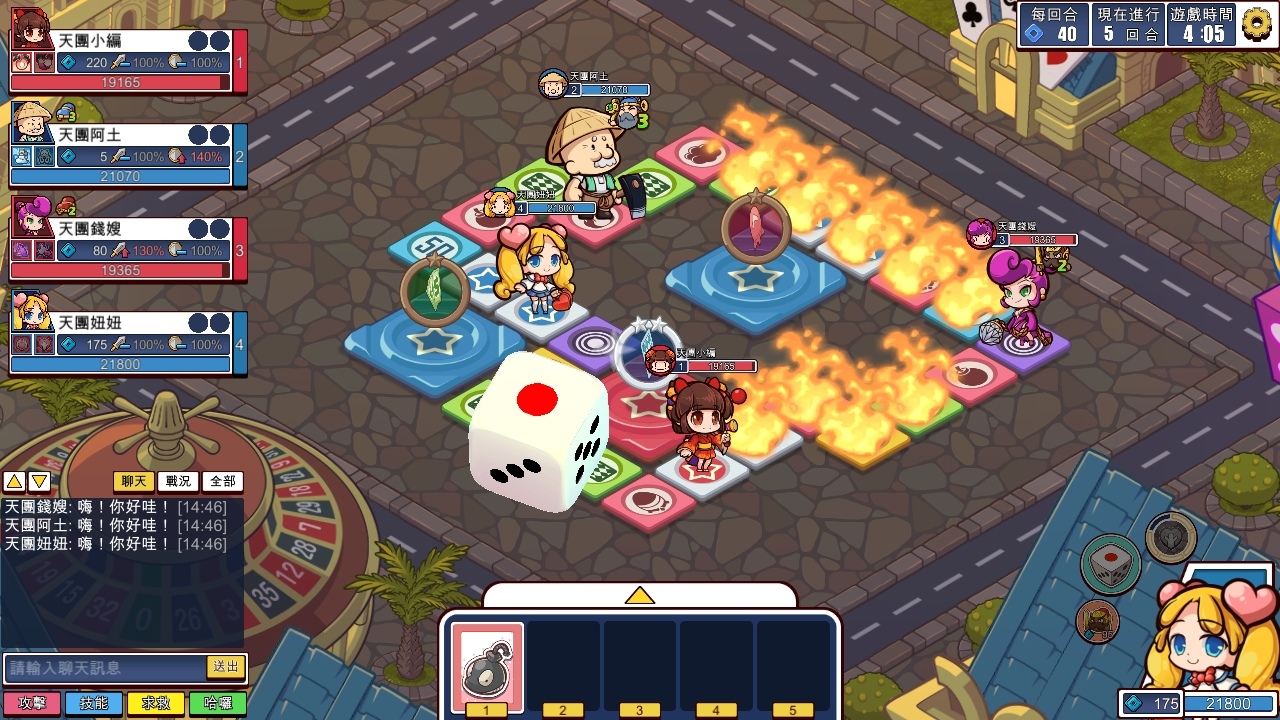Click the heart medallion icon above the dice
This screenshot has height=720, width=1280.
1170,536
